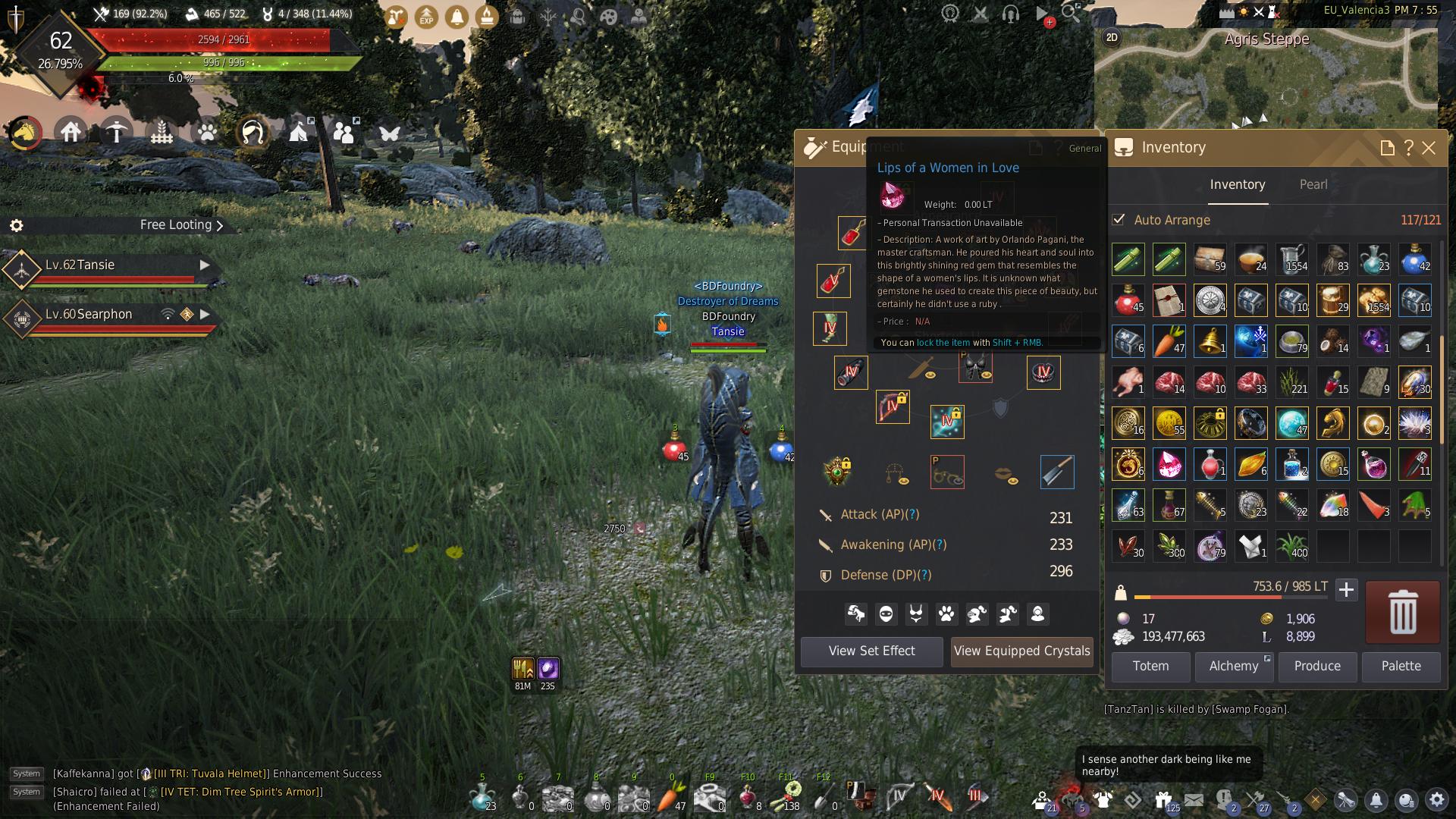Viewport: 1456px width, 819px height.
Task: Select the carrot stack in inventory
Action: (1169, 341)
